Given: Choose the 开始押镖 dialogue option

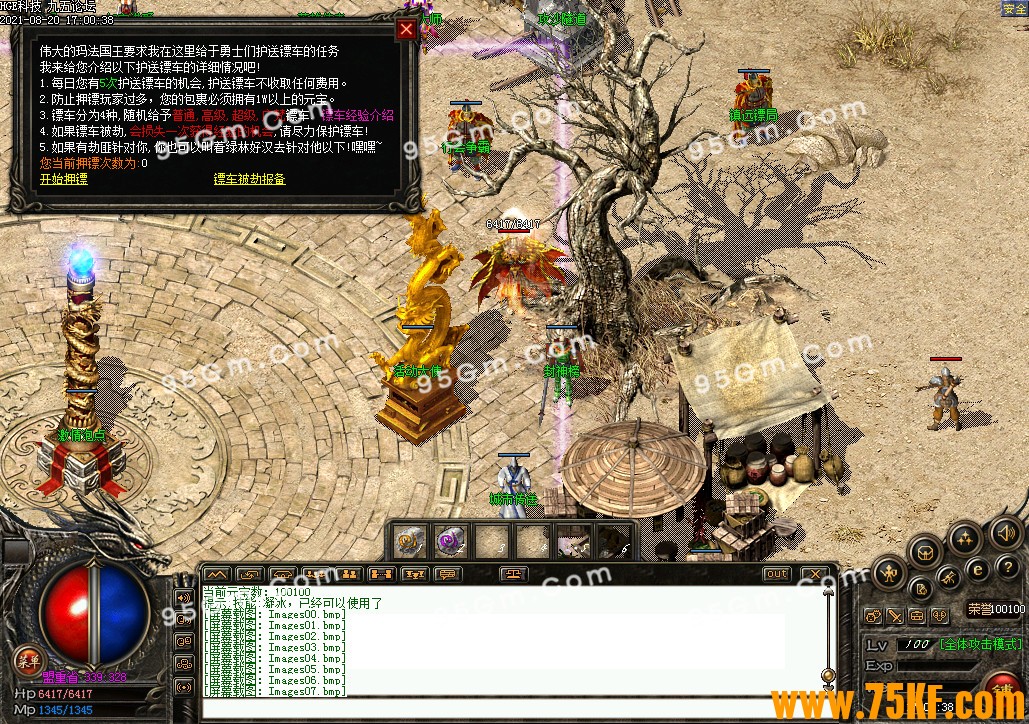Looking at the screenshot, I should click(x=63, y=179).
